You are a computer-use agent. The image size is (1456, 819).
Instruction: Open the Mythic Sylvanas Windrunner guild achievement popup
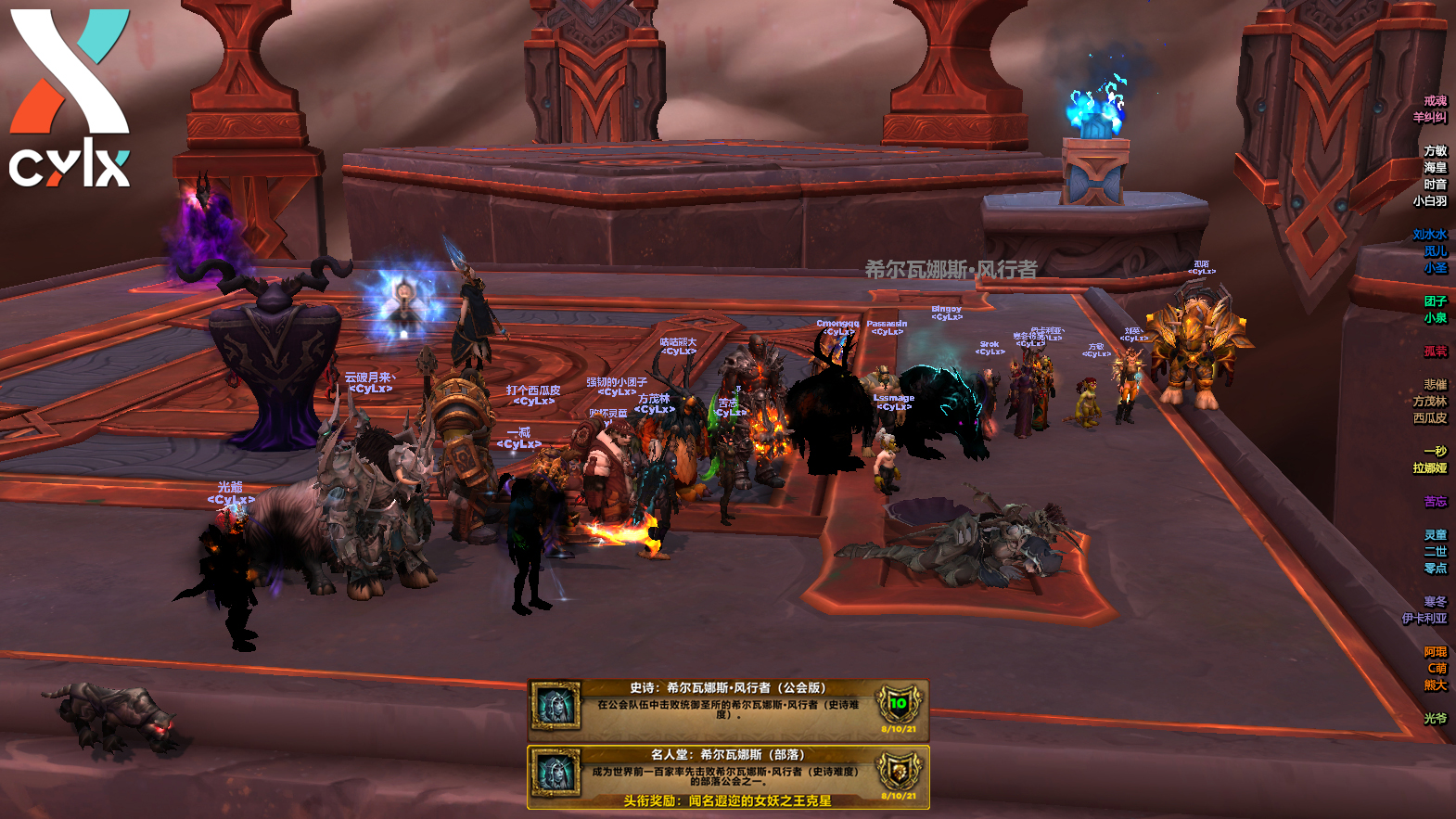coord(728,710)
